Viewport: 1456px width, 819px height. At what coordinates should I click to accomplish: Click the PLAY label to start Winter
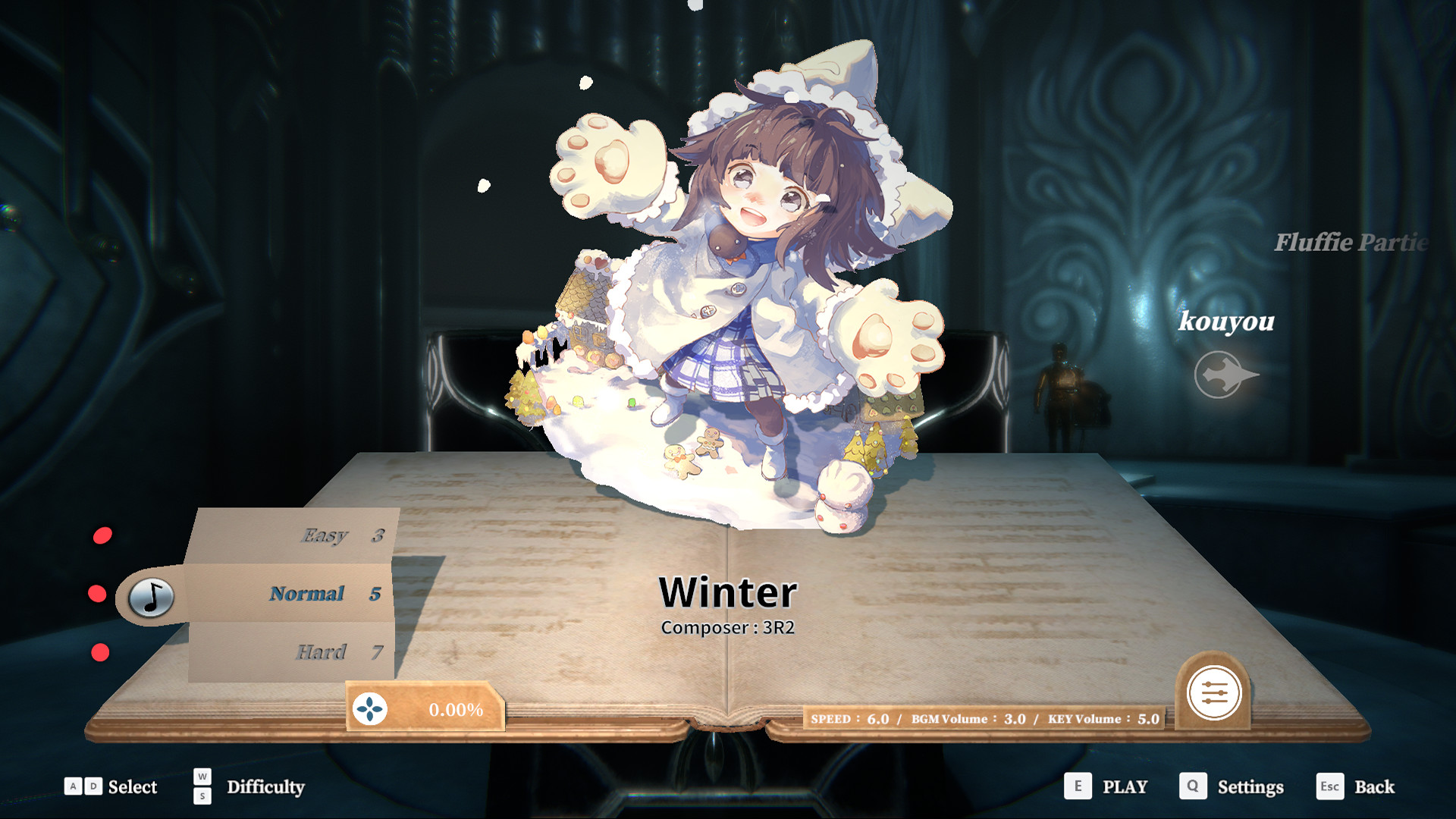pyautogui.click(x=1127, y=786)
